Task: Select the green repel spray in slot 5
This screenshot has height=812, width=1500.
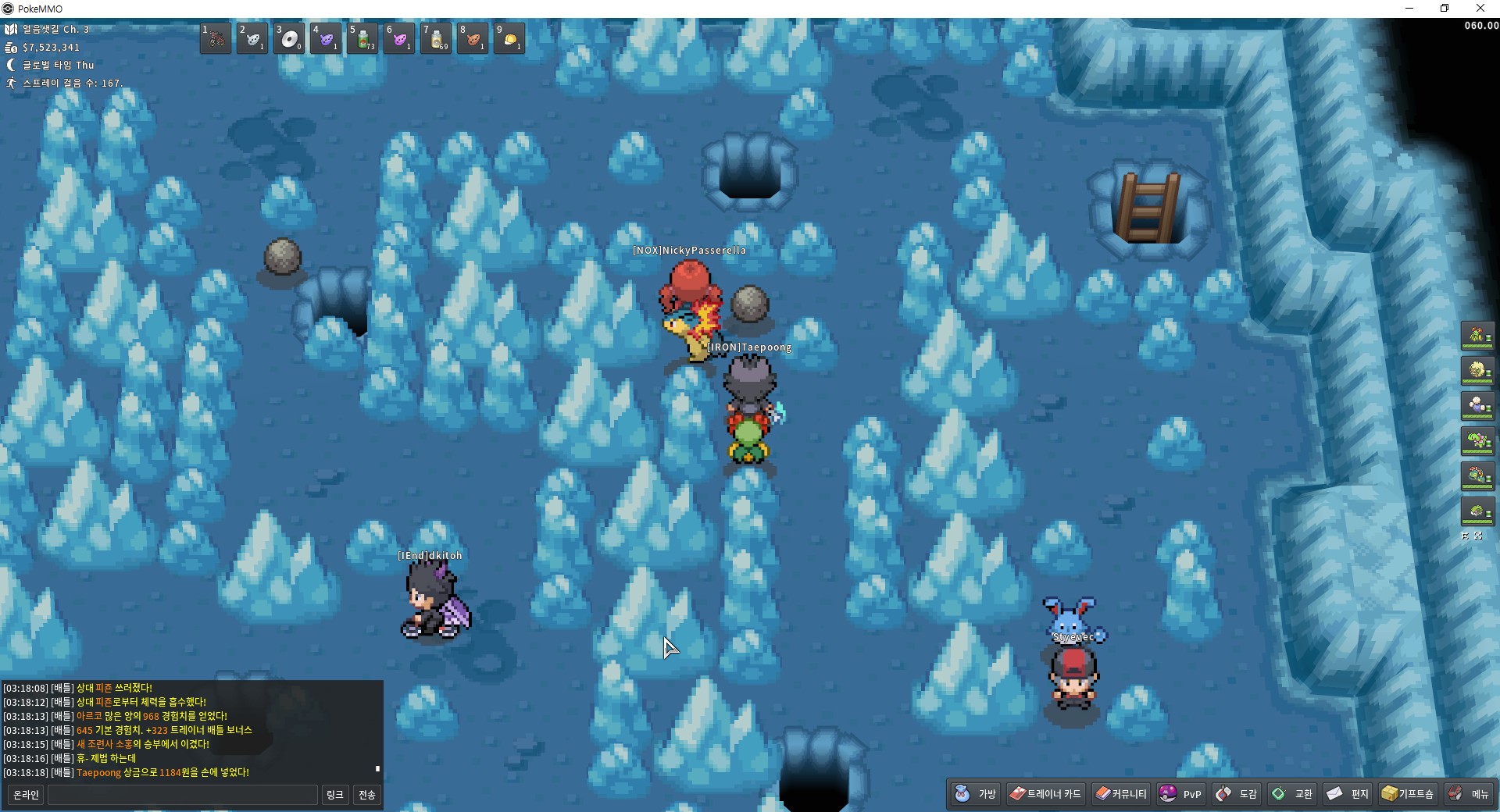Action: pos(362,38)
